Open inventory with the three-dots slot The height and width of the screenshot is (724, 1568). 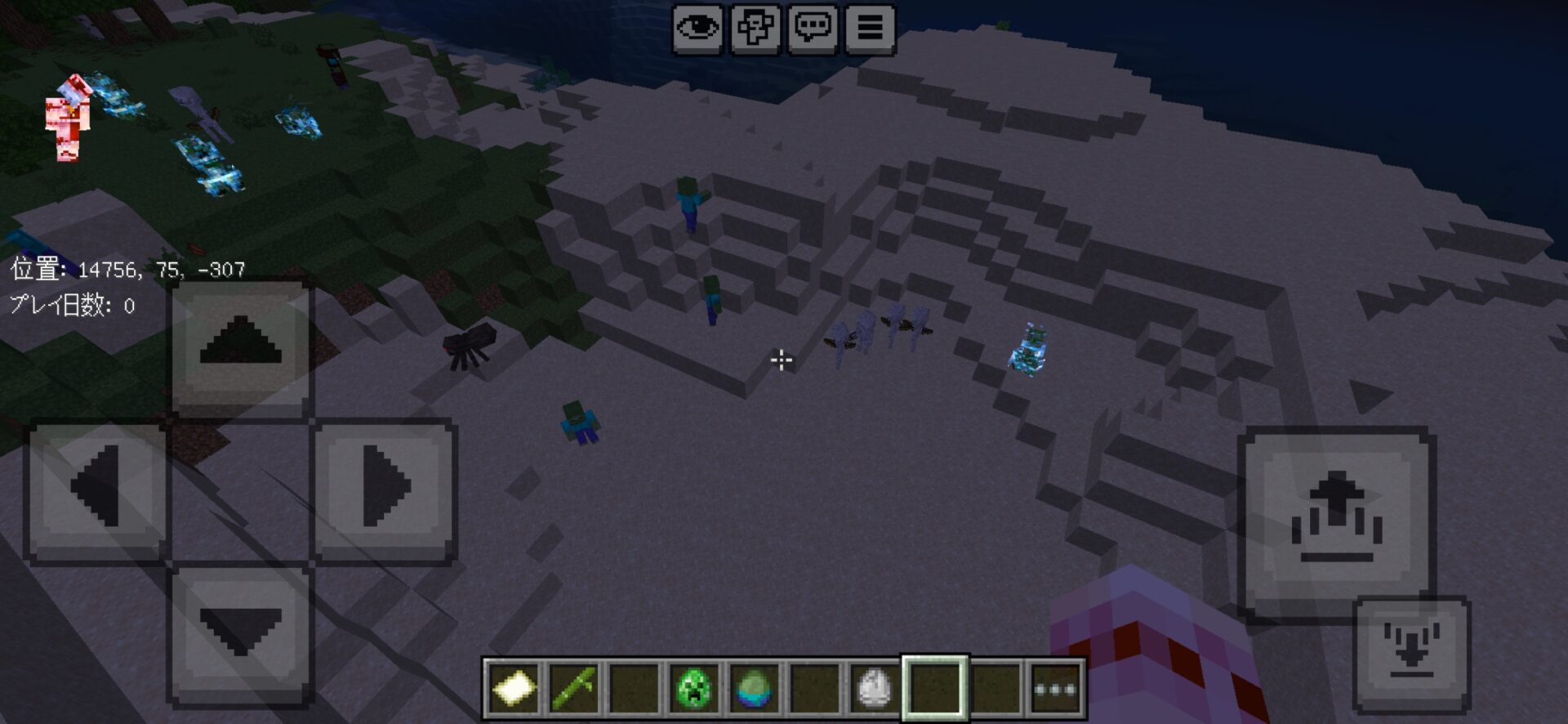[1055, 688]
